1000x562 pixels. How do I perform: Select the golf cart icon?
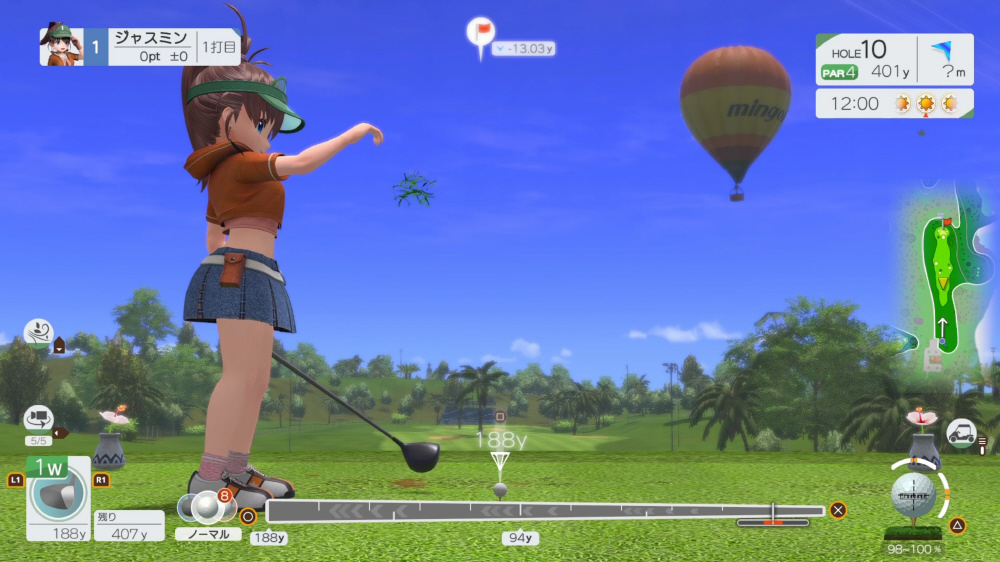(961, 432)
